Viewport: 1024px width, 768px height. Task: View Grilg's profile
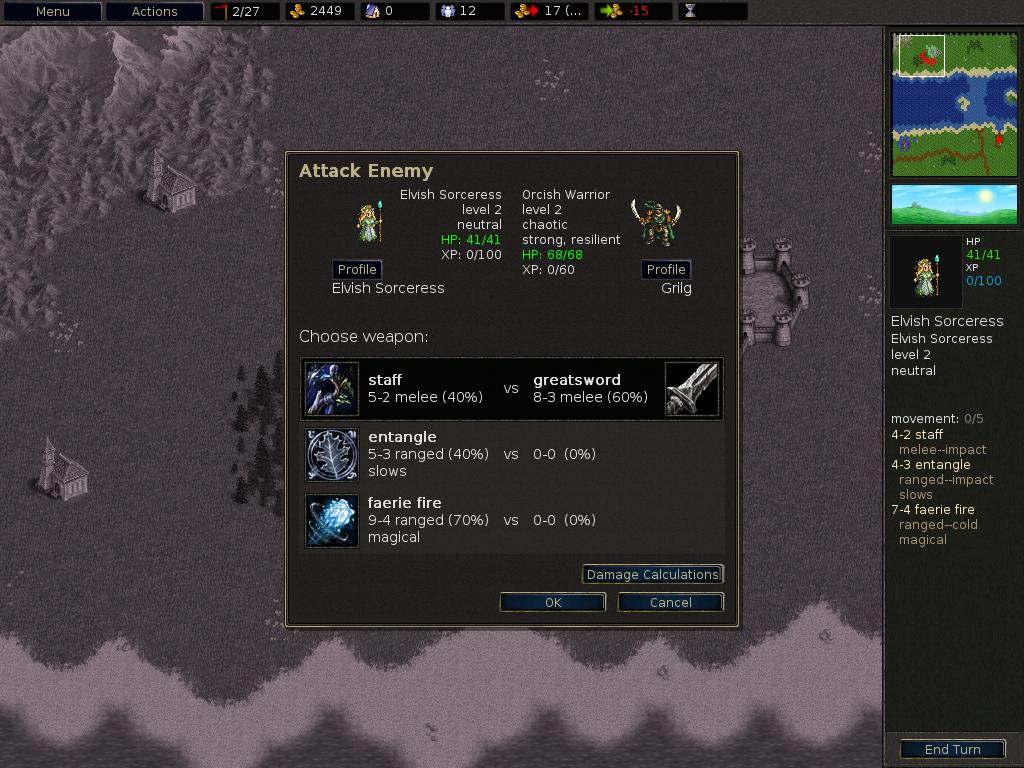(x=666, y=269)
